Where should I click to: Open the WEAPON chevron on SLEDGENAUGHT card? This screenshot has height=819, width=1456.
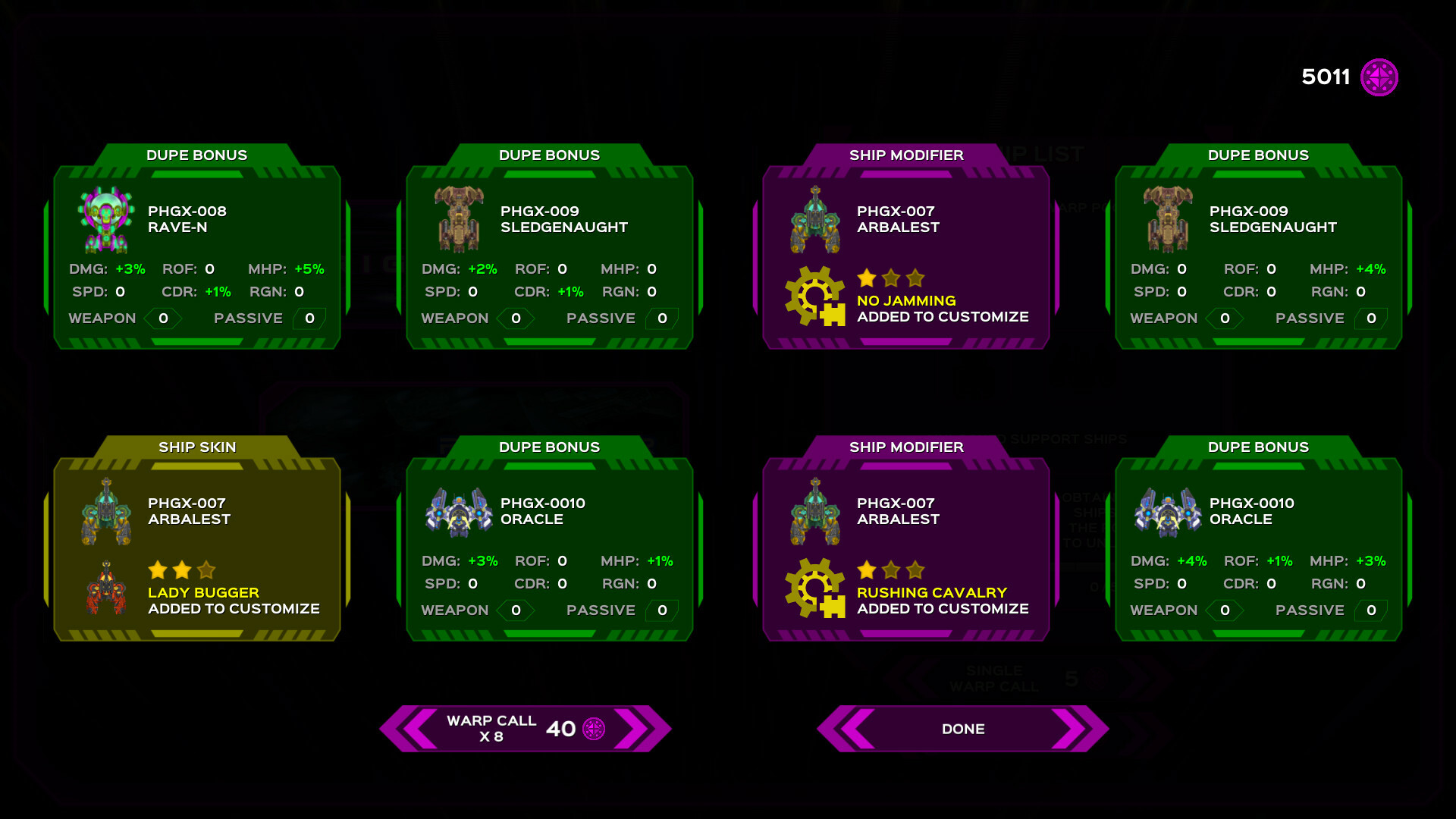[x=516, y=318]
